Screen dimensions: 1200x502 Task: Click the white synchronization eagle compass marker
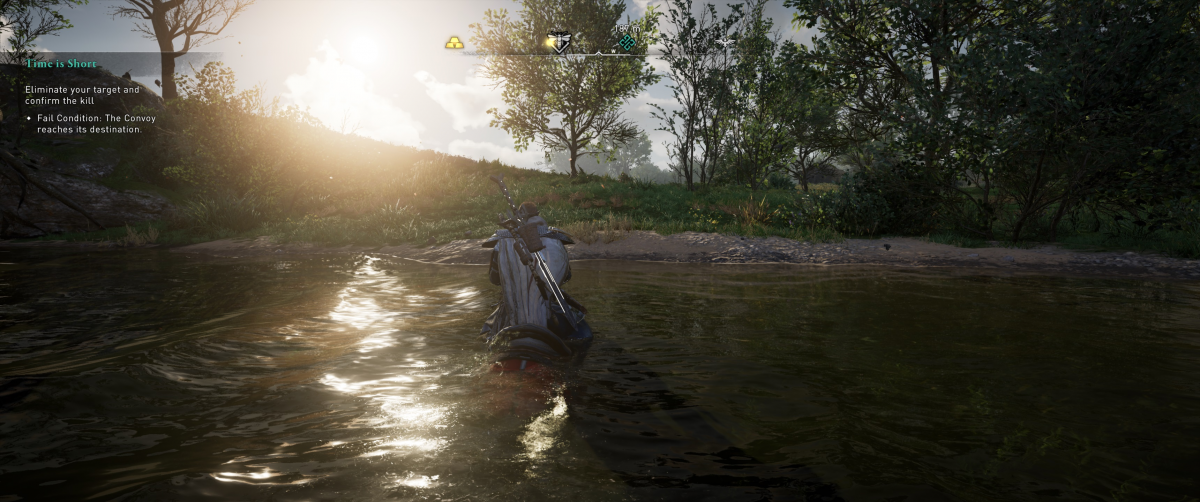coord(725,42)
